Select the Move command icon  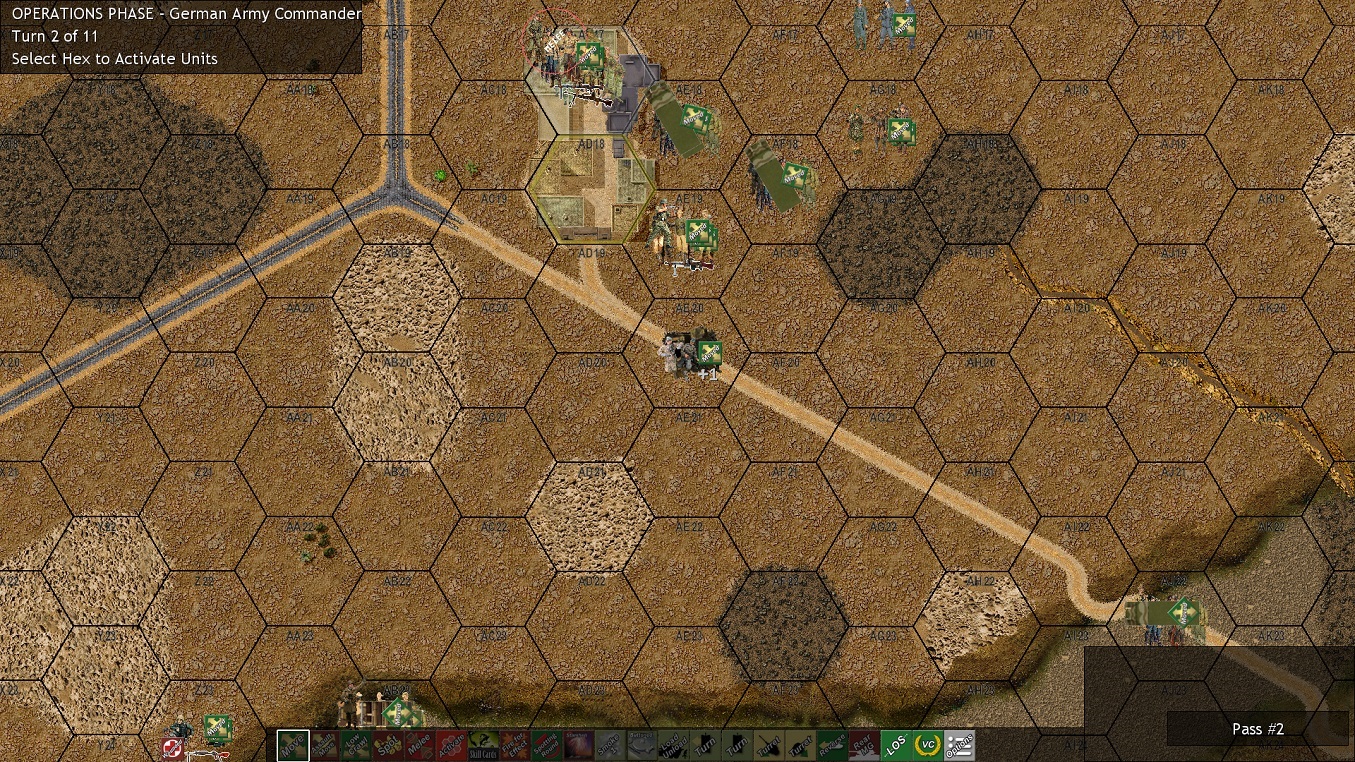click(x=291, y=745)
